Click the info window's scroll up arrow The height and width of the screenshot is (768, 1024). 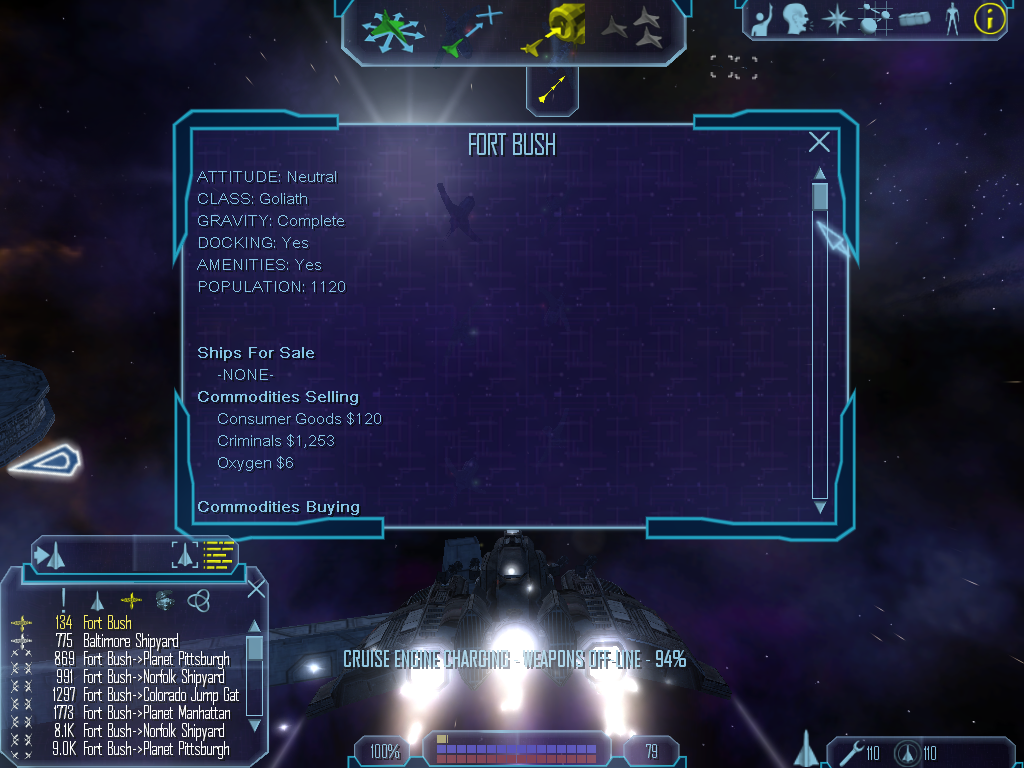click(x=820, y=173)
